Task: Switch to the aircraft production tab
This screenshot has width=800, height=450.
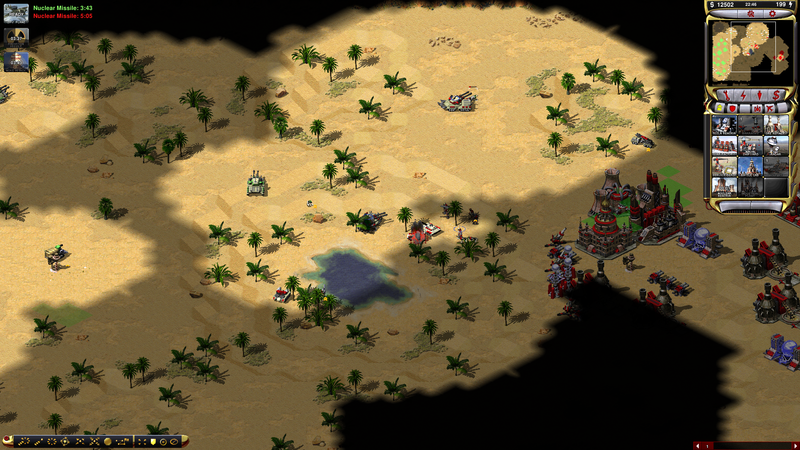Action: click(x=771, y=107)
